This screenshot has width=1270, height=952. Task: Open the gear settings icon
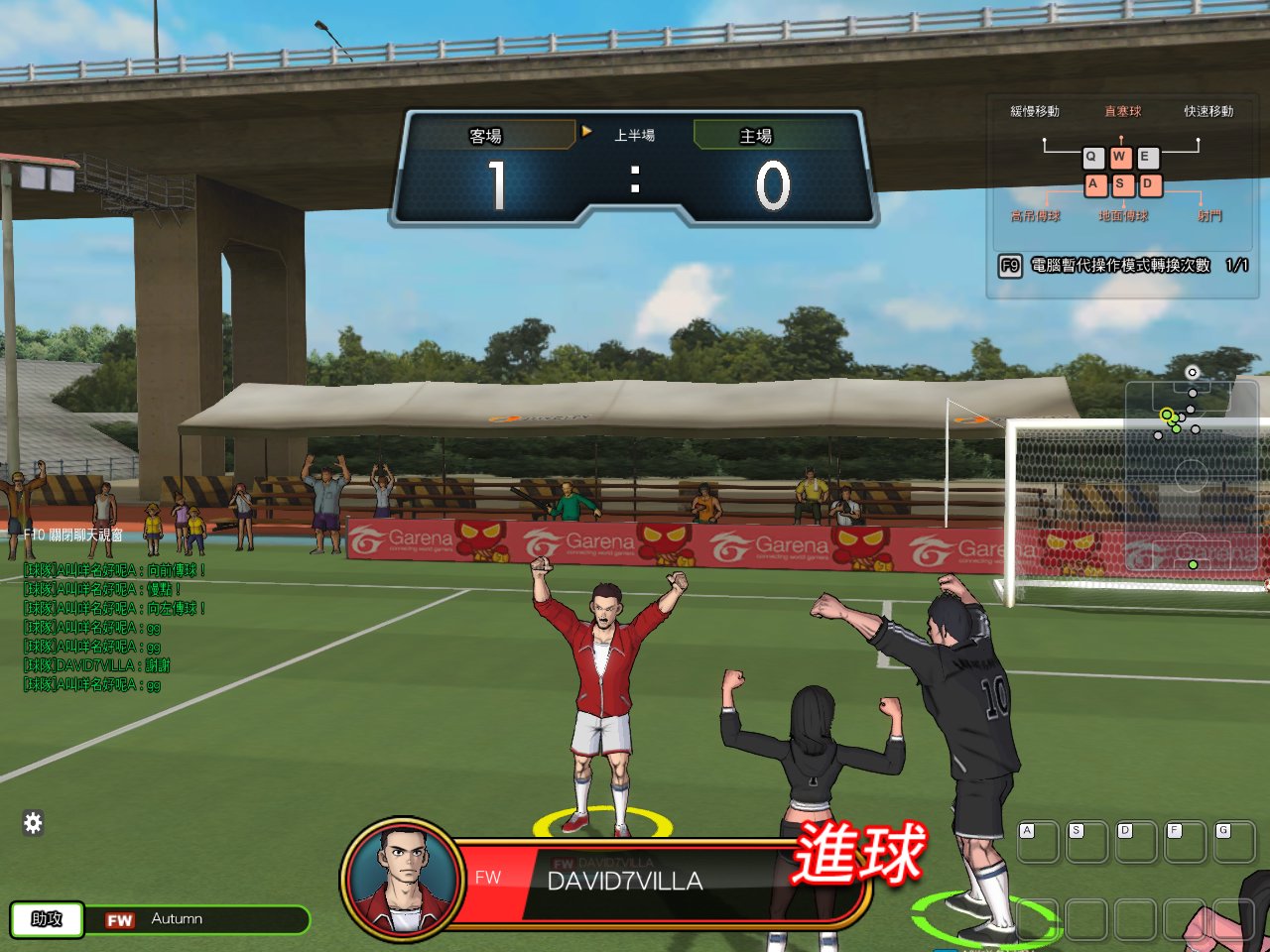pyautogui.click(x=33, y=822)
